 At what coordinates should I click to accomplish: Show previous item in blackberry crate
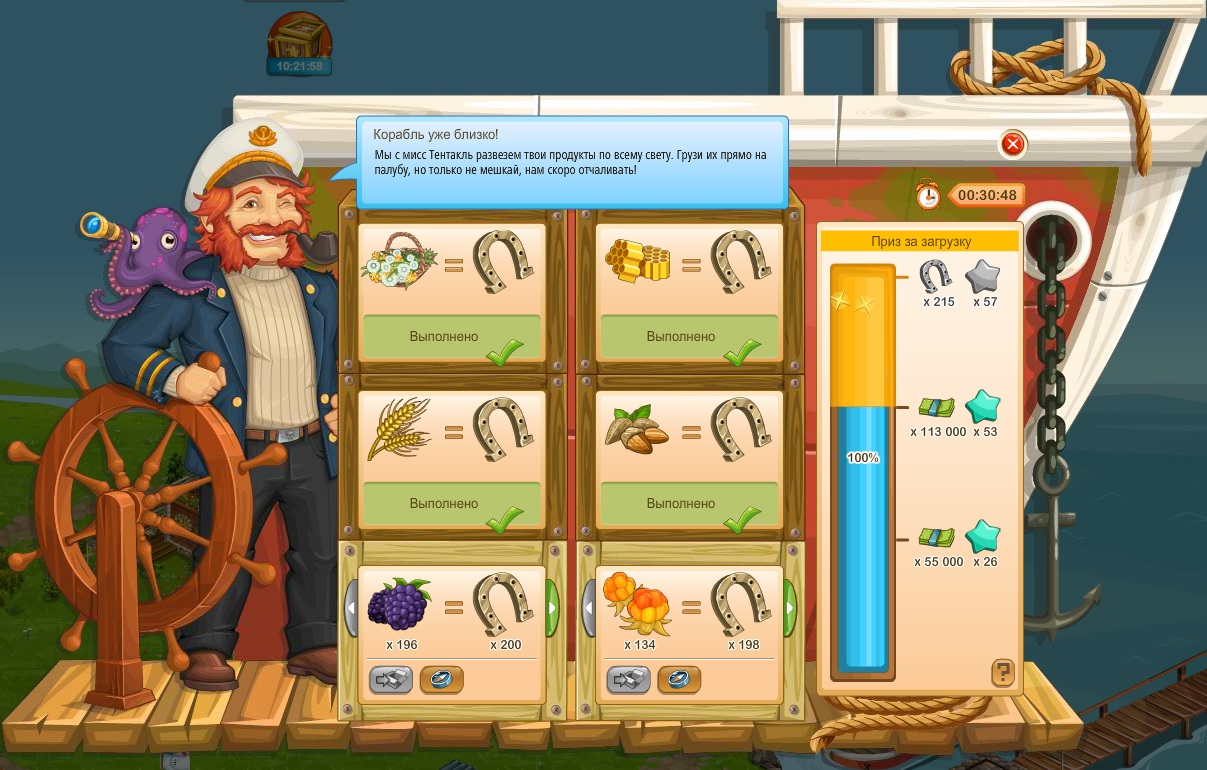tap(351, 605)
